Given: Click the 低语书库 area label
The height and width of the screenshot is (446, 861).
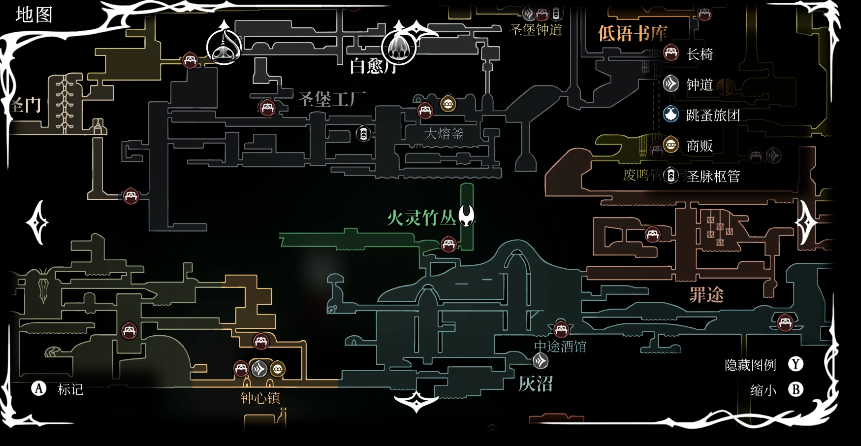Looking at the screenshot, I should pyautogui.click(x=632, y=33).
